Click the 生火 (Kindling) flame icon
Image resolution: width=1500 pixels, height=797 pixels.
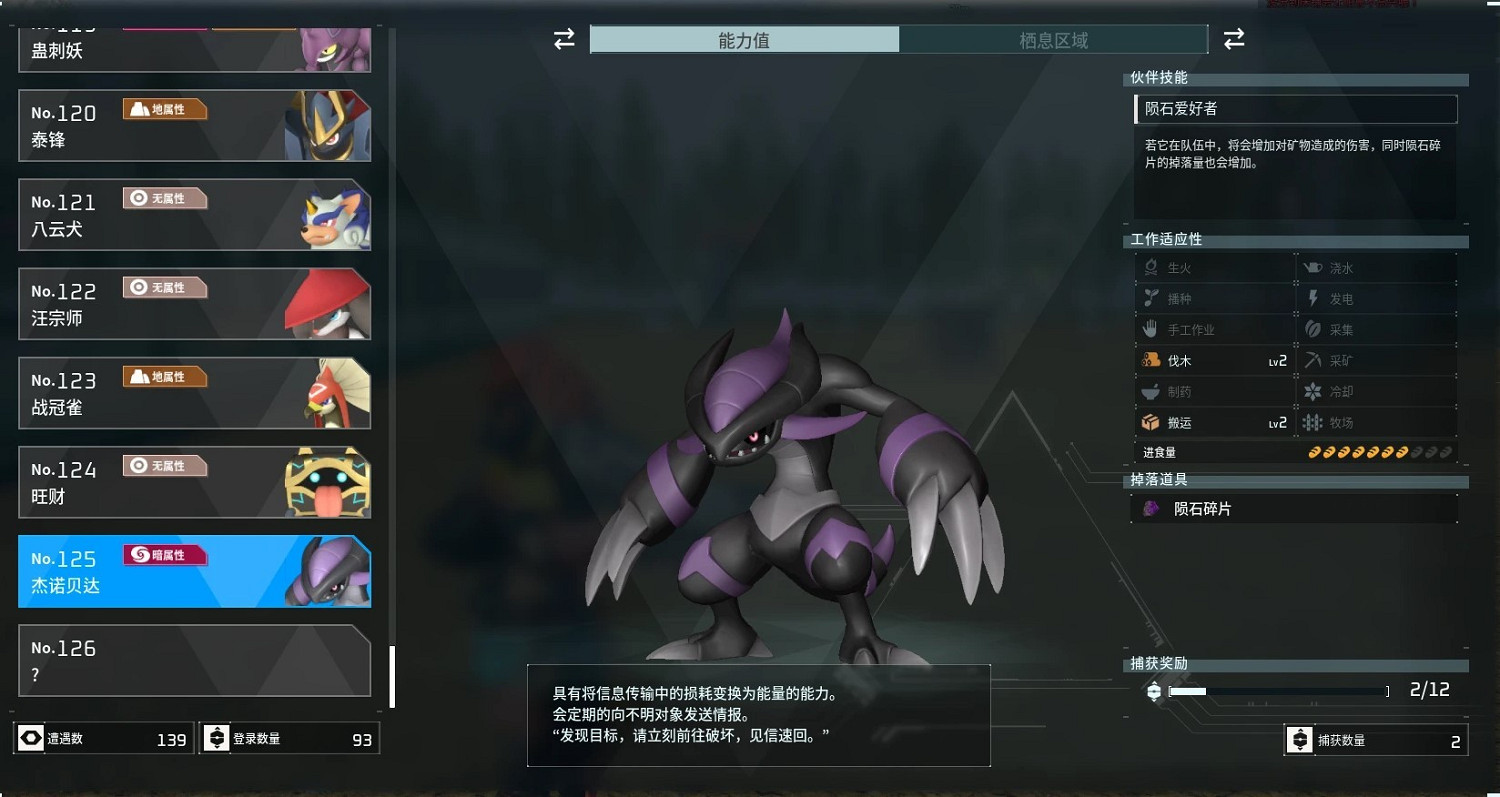click(1152, 267)
